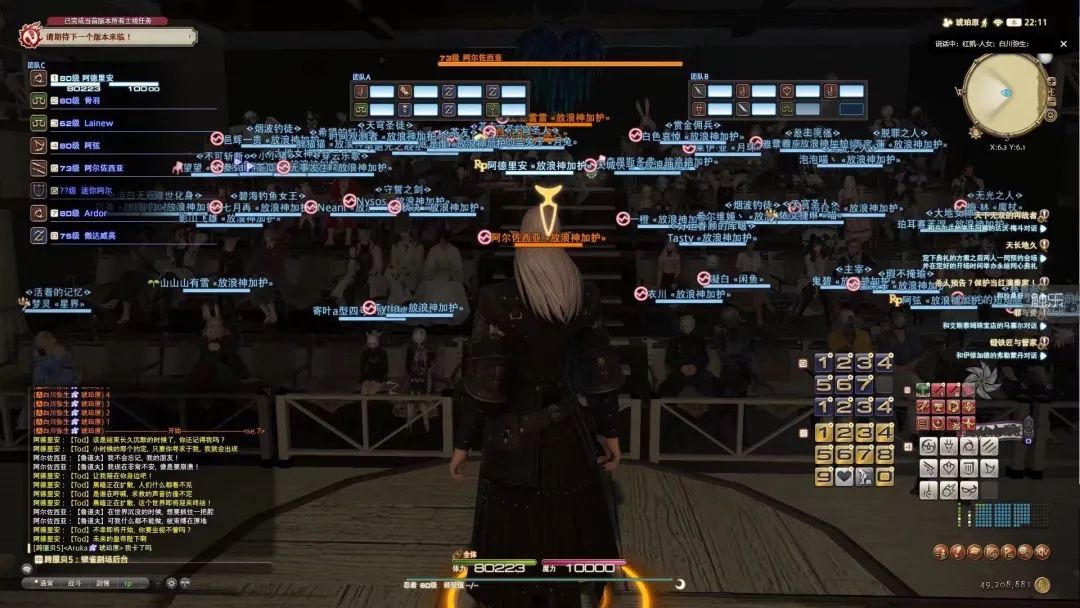The width and height of the screenshot is (1080, 608).
Task: Select Ardor in the party list
Action: tap(95, 213)
